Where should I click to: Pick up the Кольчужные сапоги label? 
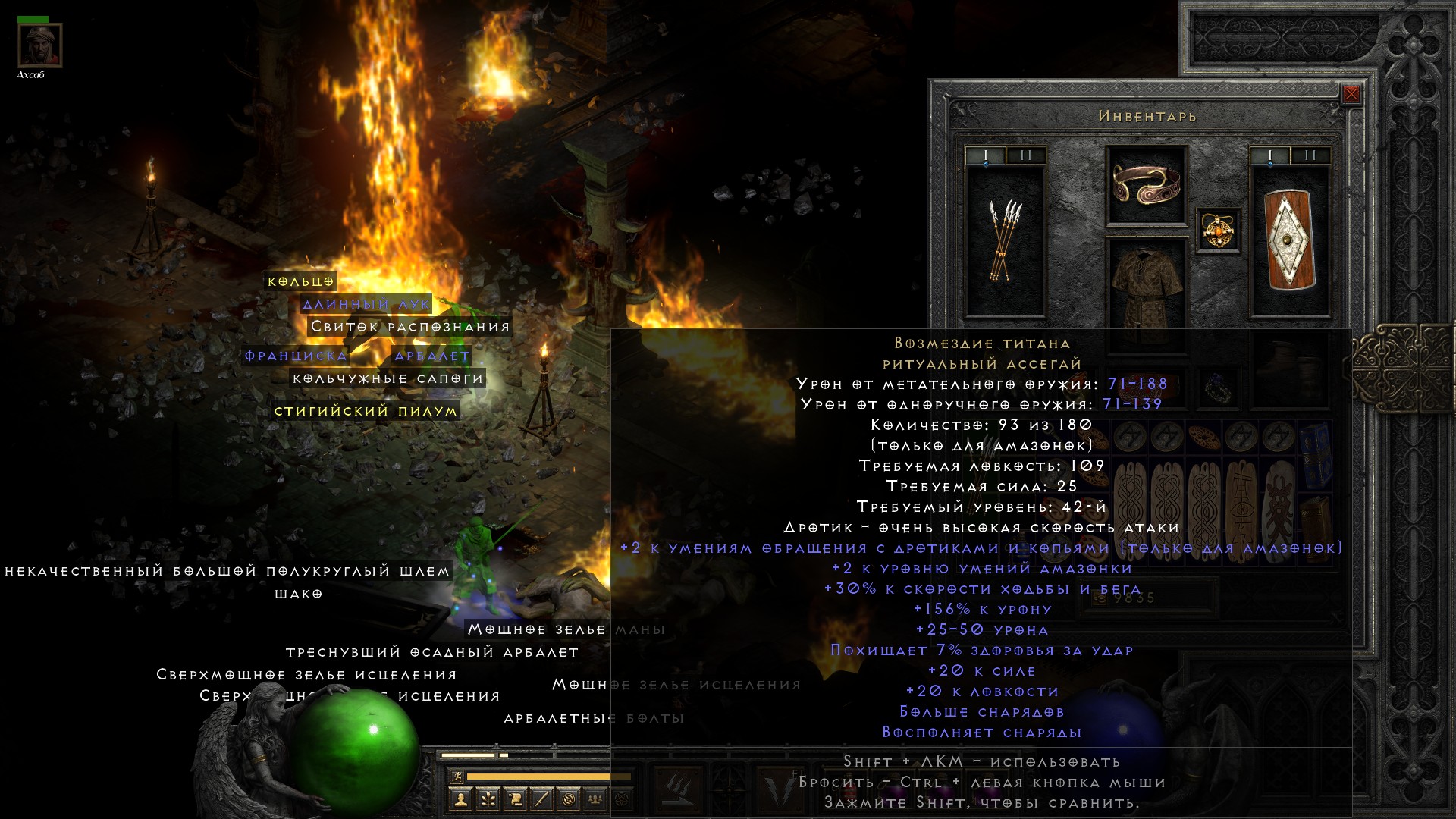[388, 378]
